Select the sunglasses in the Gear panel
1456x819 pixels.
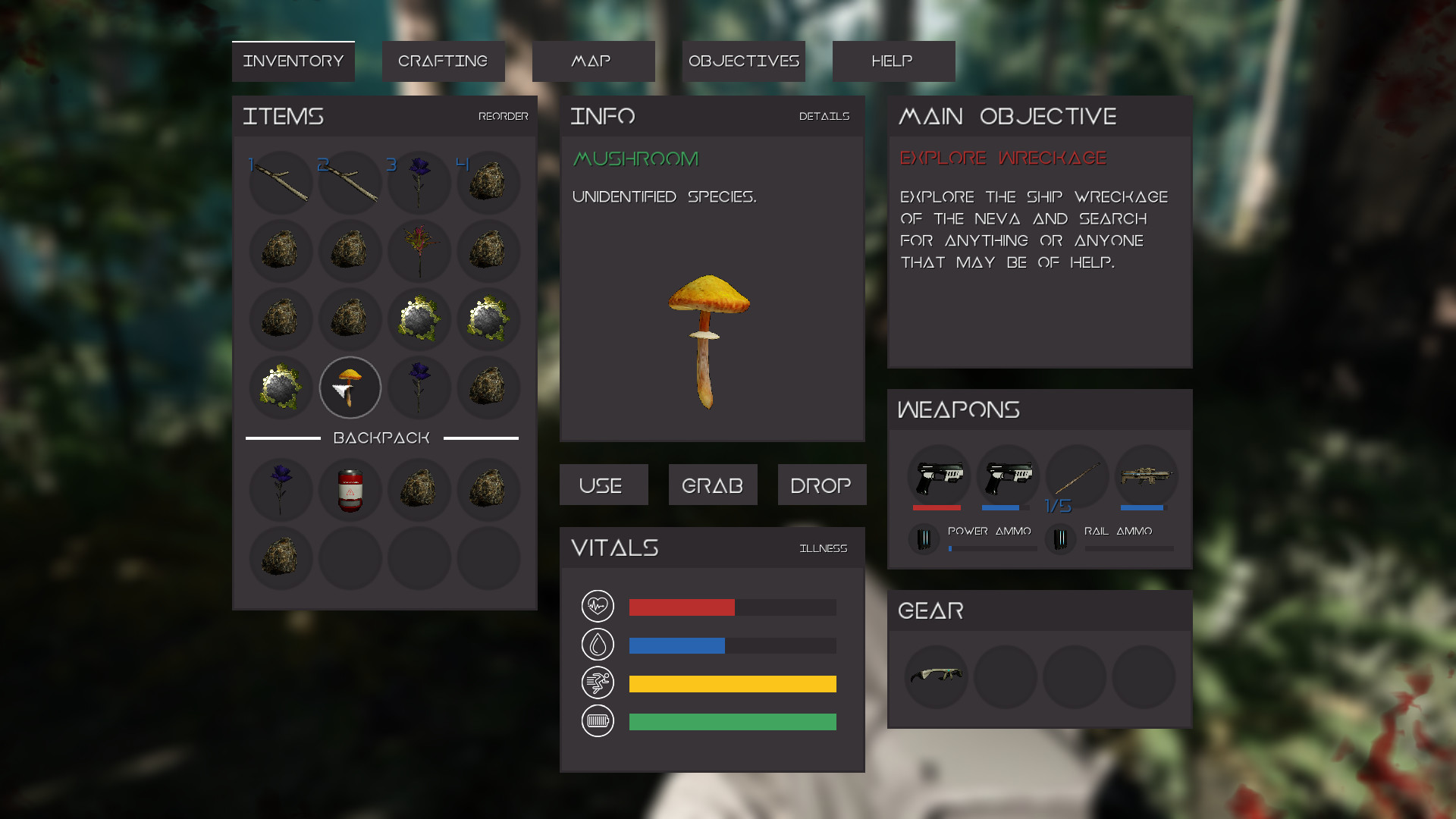937,677
